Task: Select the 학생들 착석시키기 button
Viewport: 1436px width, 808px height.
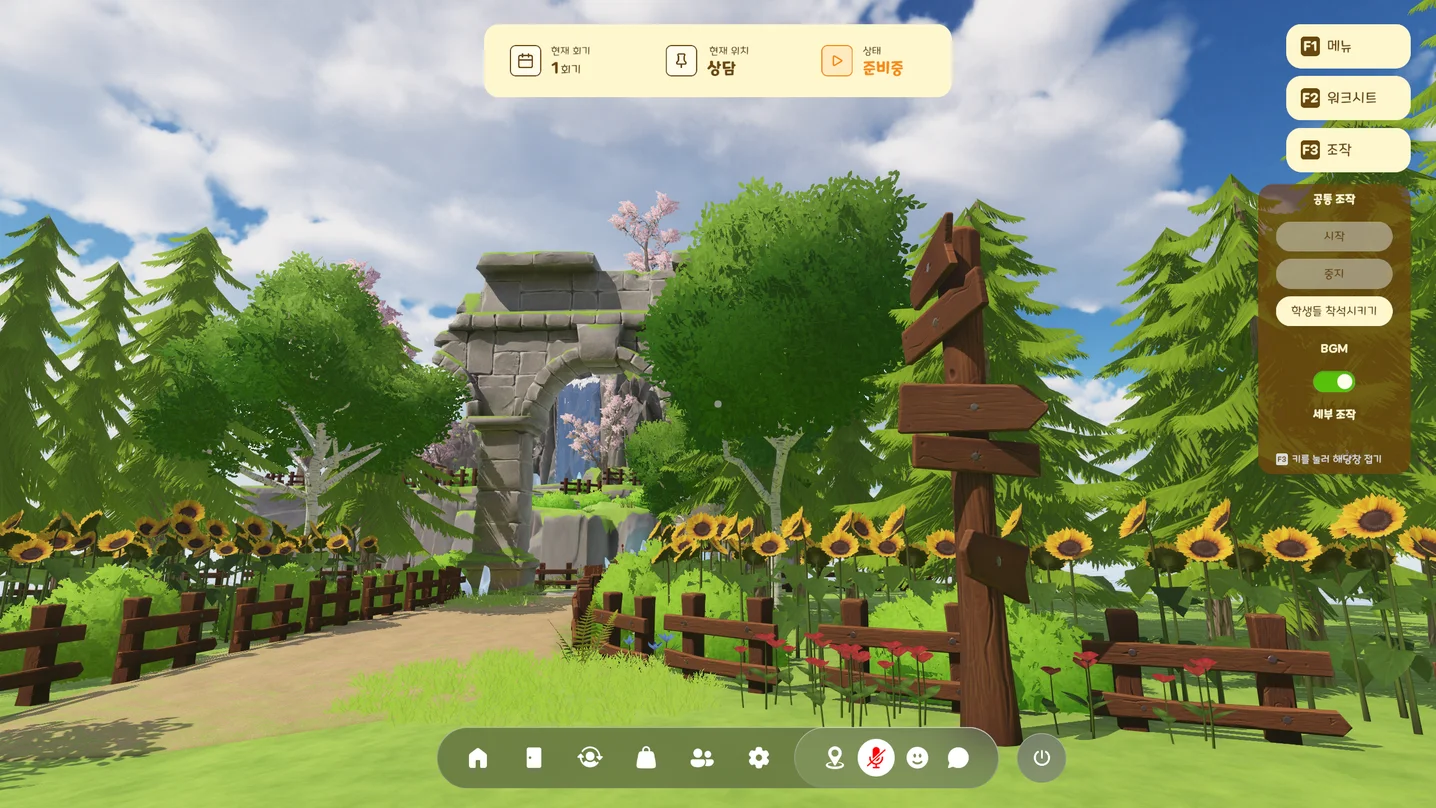Action: pyautogui.click(x=1333, y=311)
